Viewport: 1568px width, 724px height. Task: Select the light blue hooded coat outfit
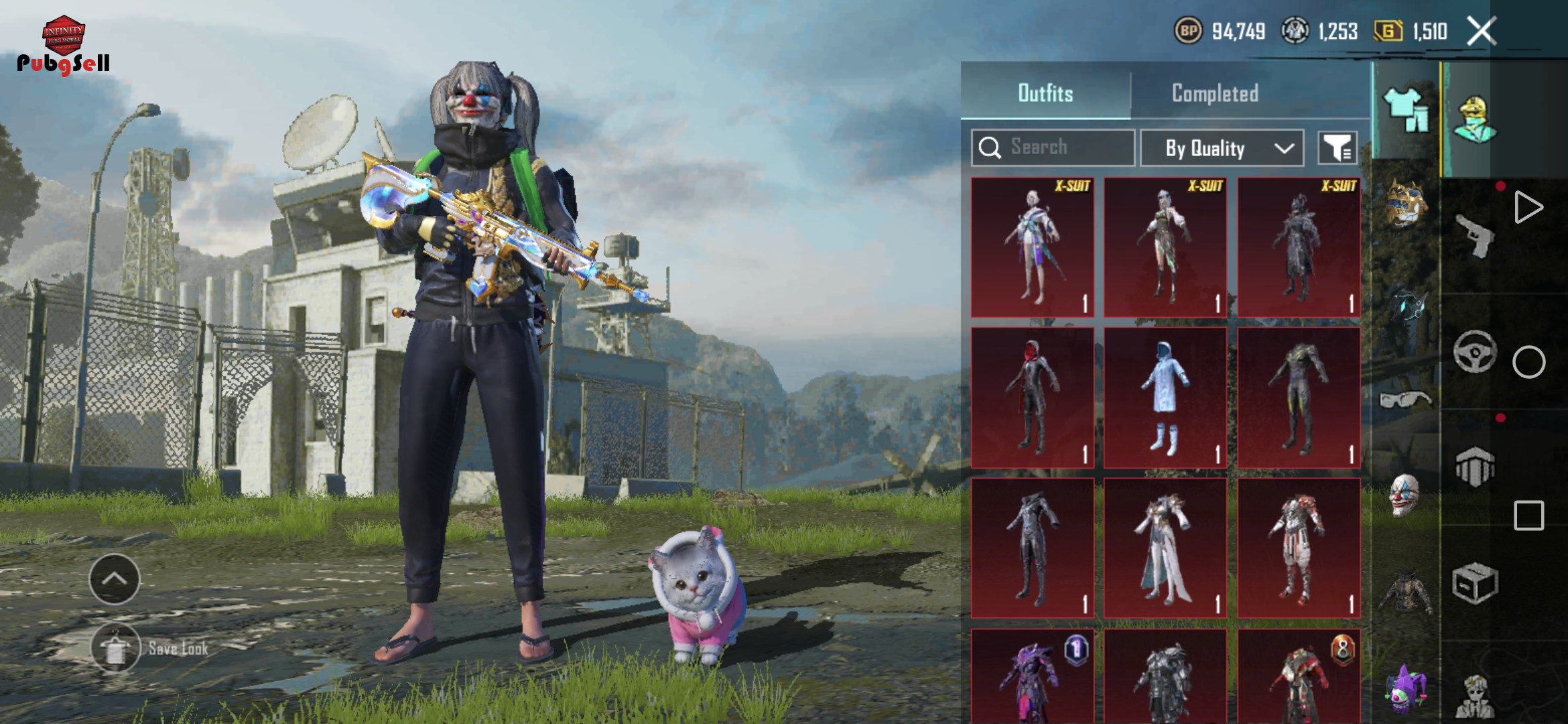click(1165, 398)
